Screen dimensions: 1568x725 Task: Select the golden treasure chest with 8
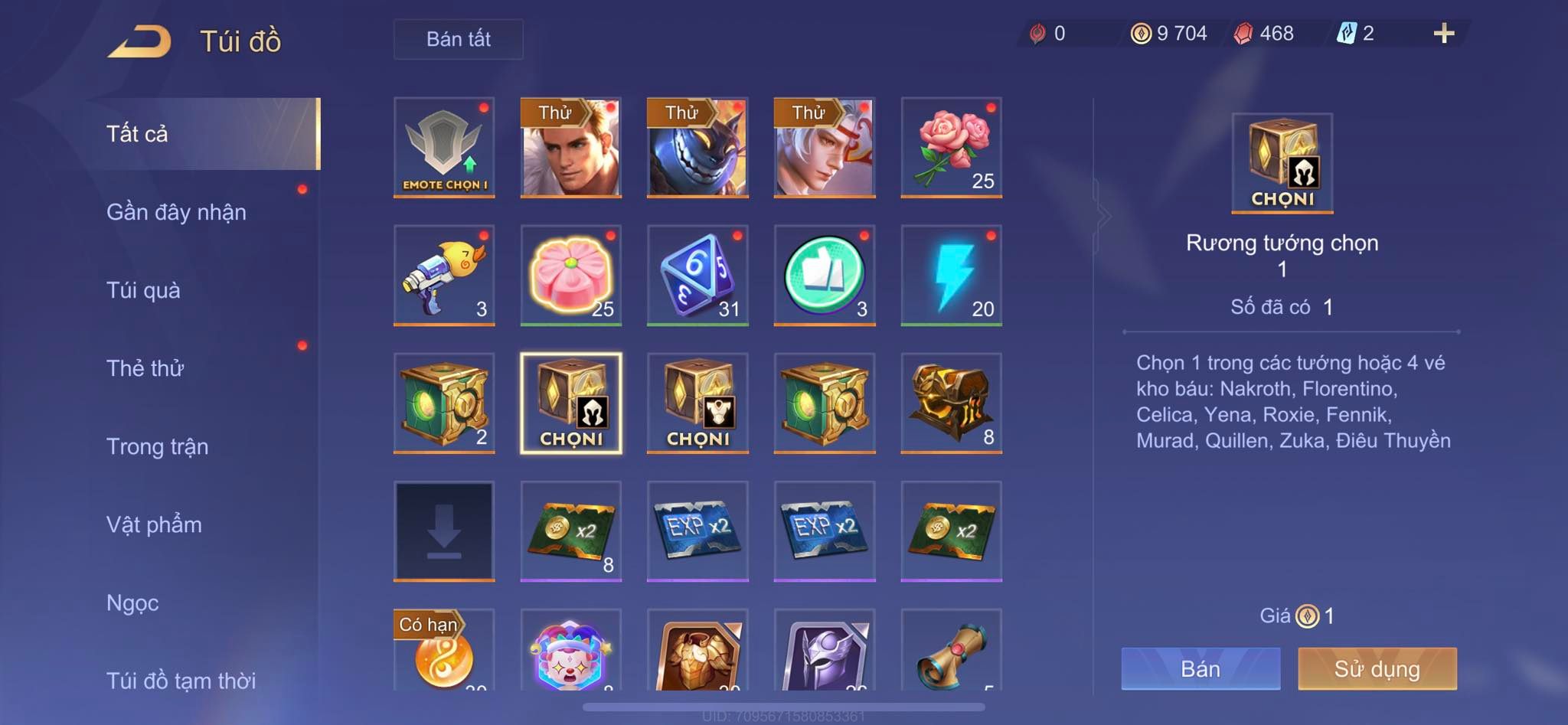(x=951, y=403)
